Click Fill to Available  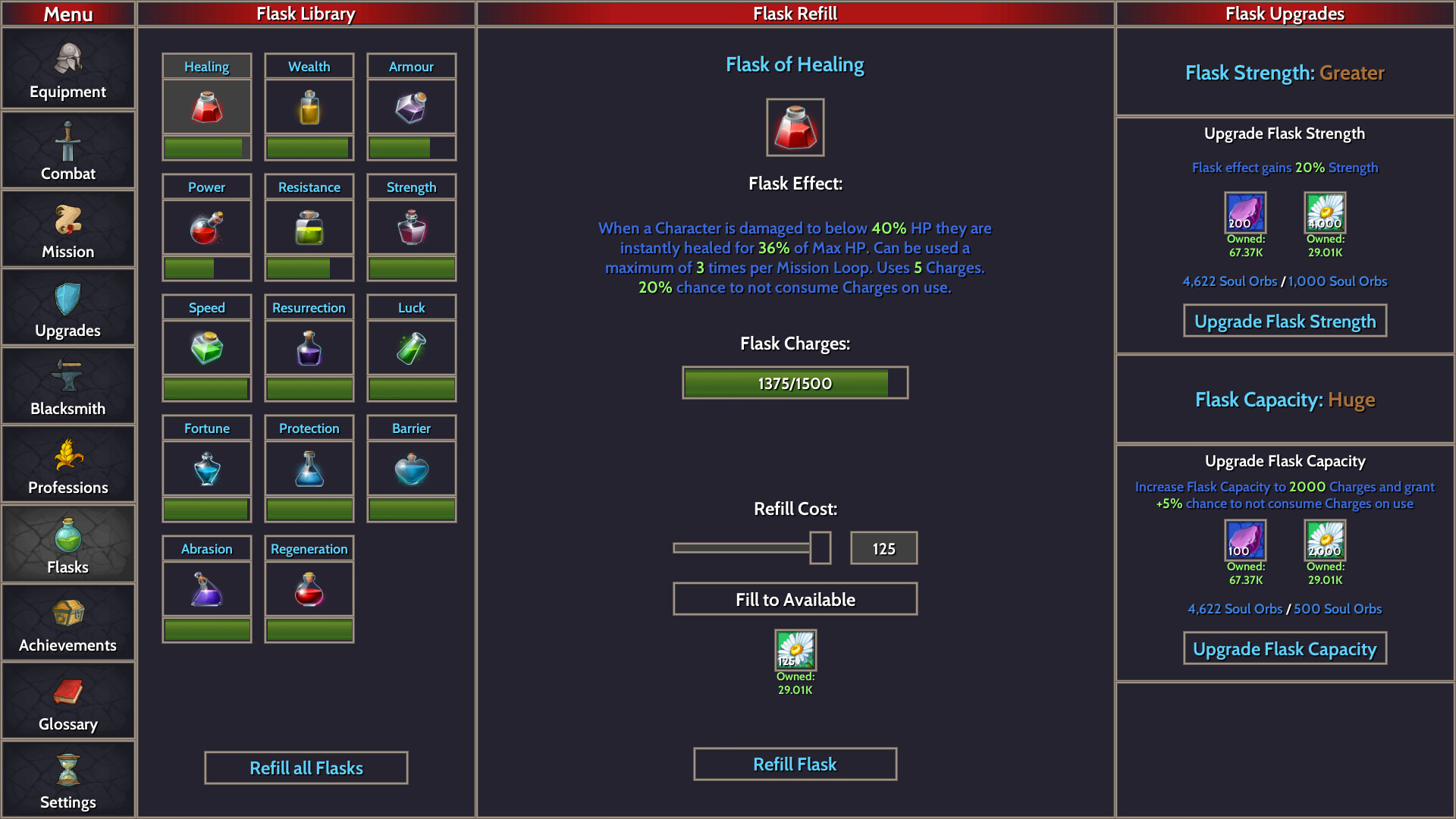click(795, 598)
